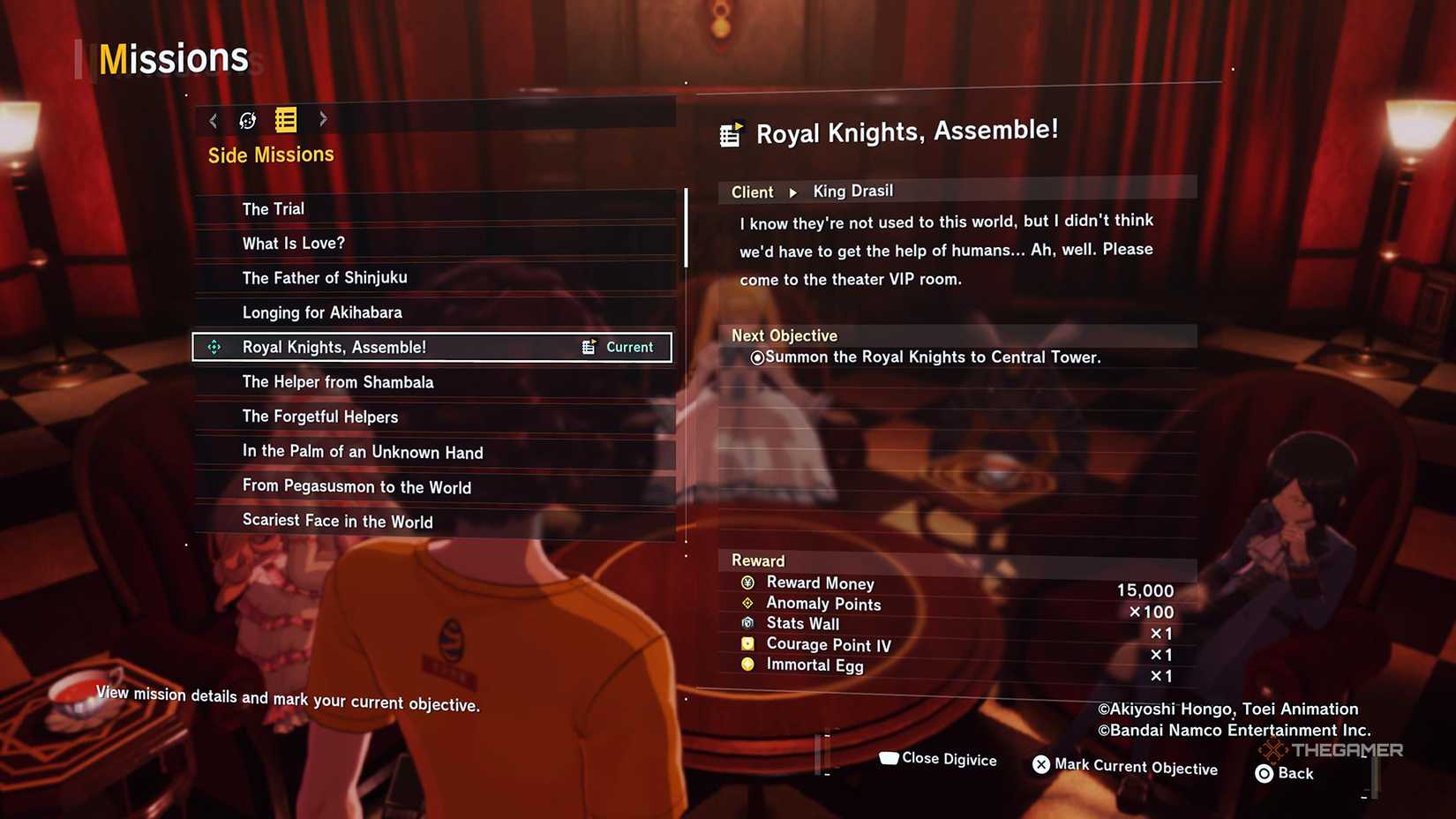Click the right arrow to next mission category
The image size is (1456, 819).
tap(323, 120)
